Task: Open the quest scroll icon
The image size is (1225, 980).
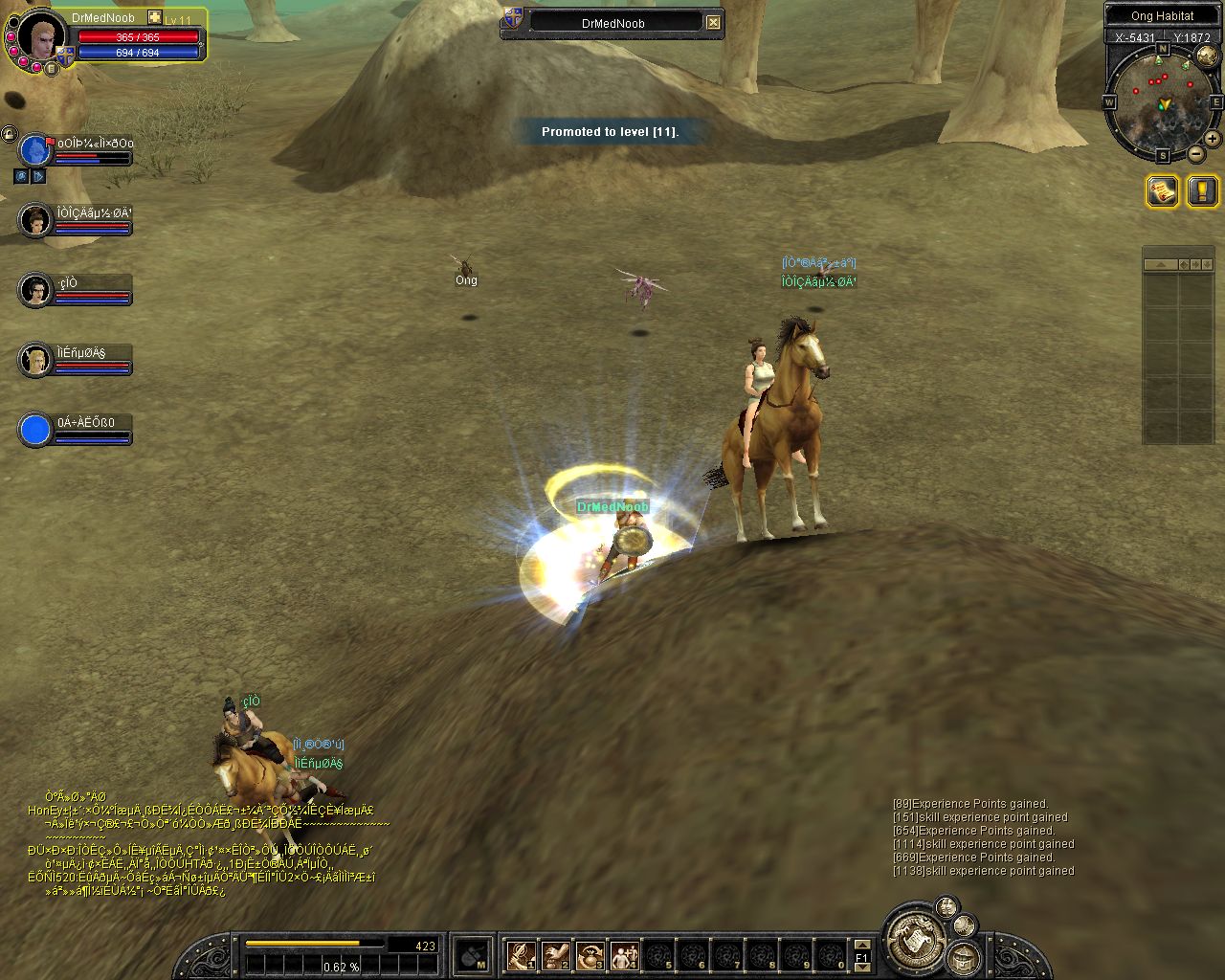Action: 1163,191
